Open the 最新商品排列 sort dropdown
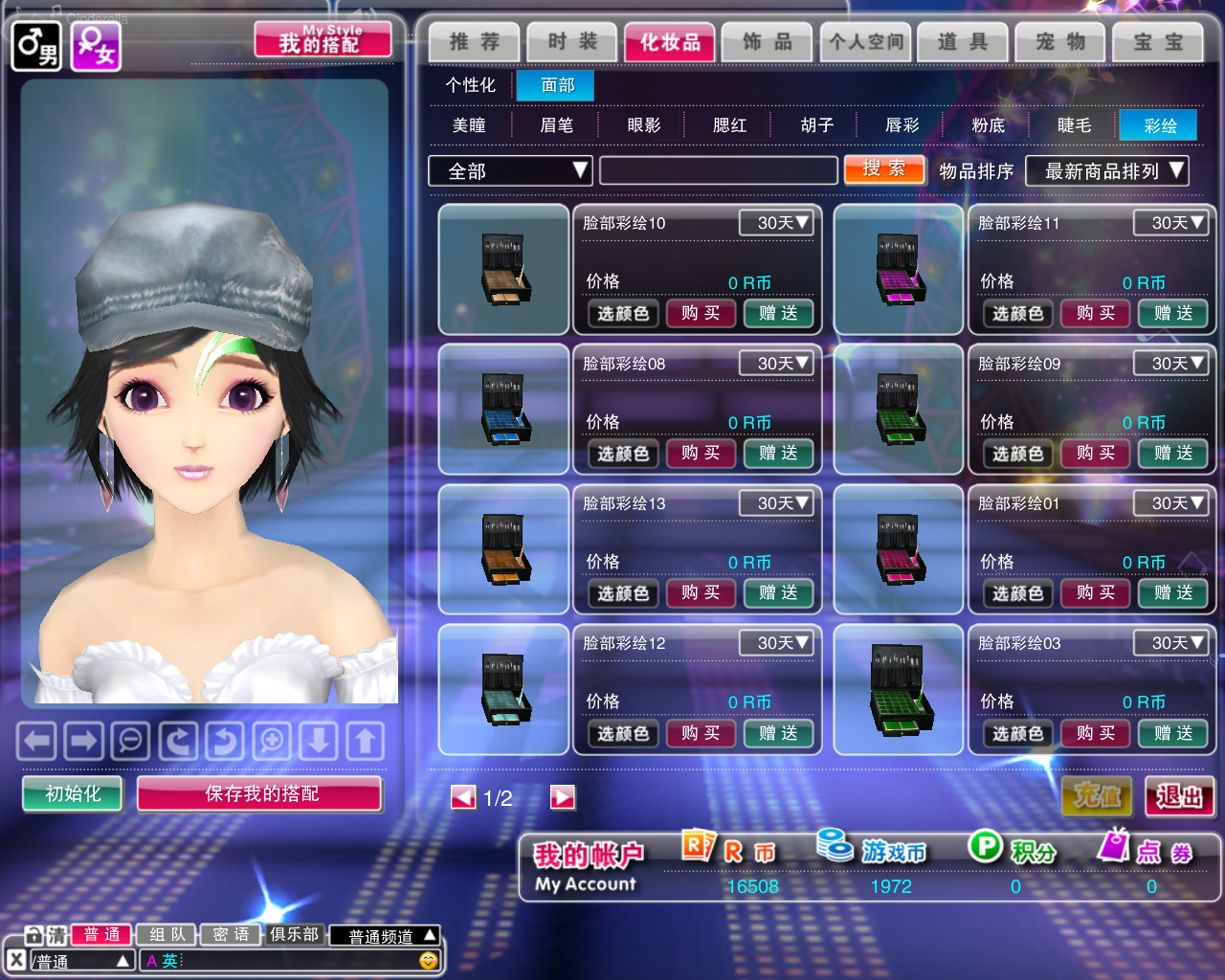The height and width of the screenshot is (980, 1225). tap(1106, 171)
